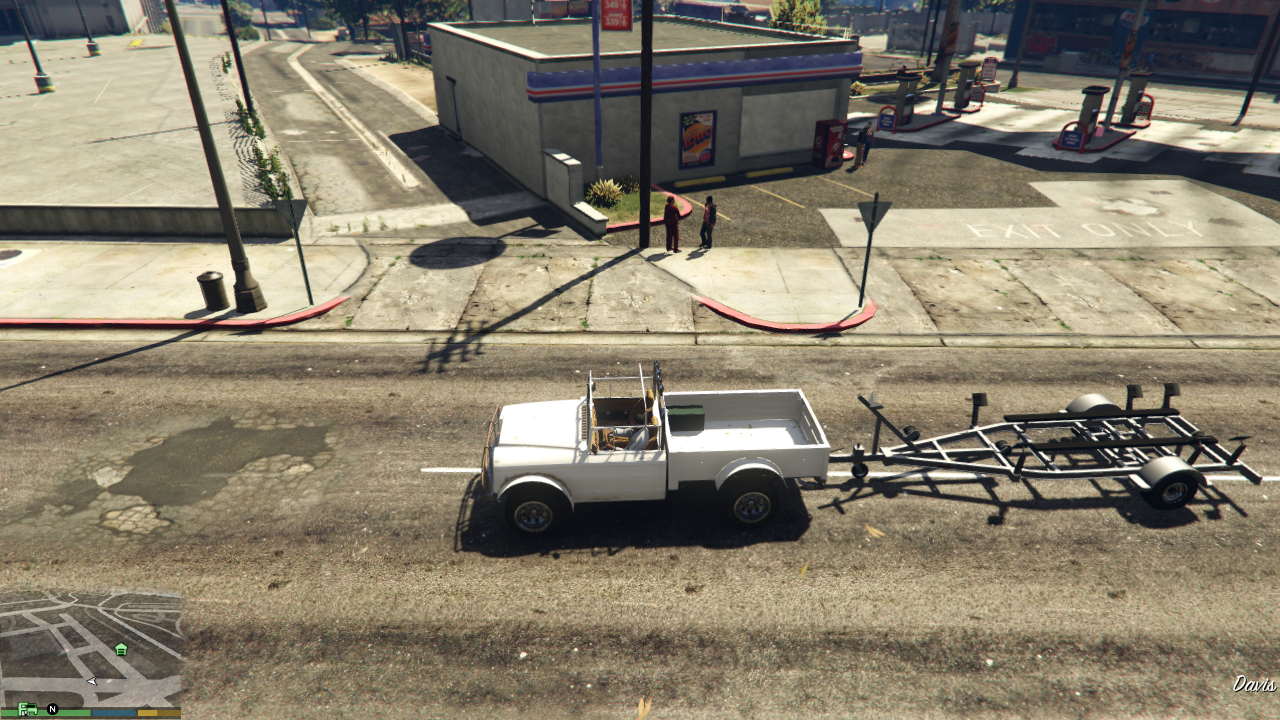Select the green garage marker on minimap
Image resolution: width=1280 pixels, height=720 pixels.
click(121, 649)
